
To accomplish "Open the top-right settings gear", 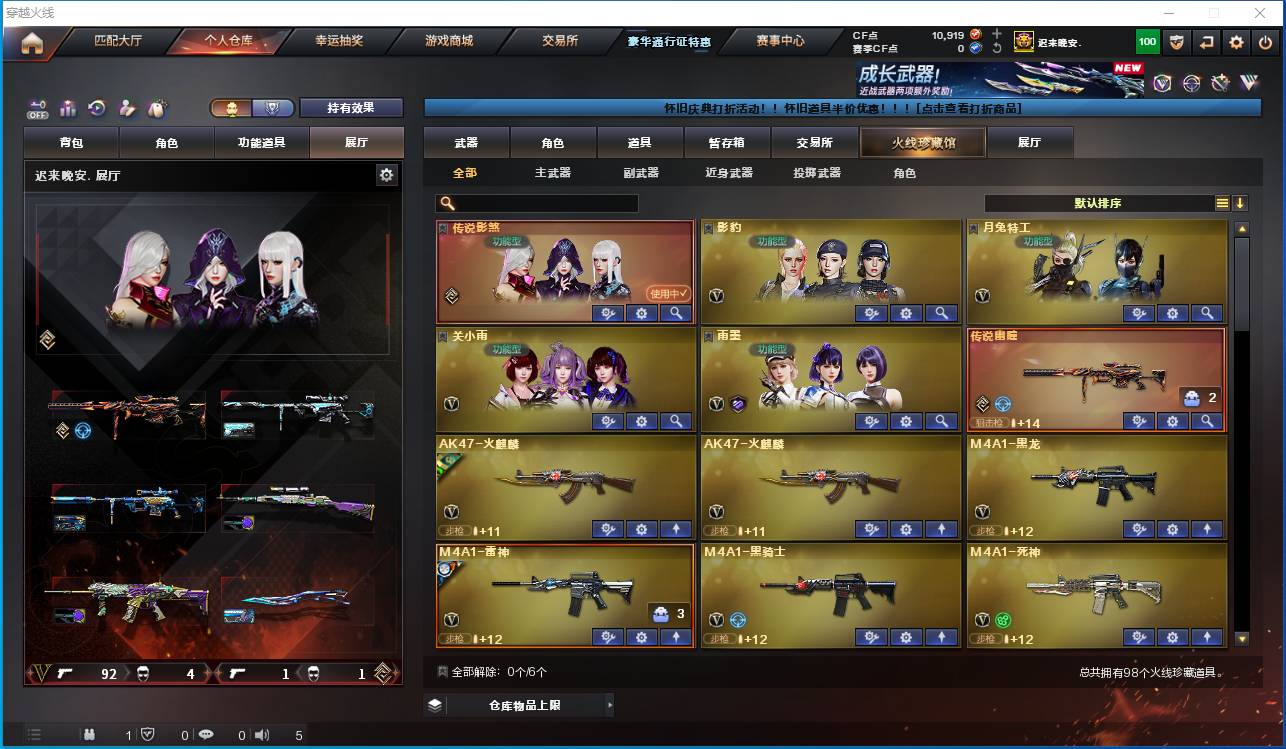I will (1236, 41).
